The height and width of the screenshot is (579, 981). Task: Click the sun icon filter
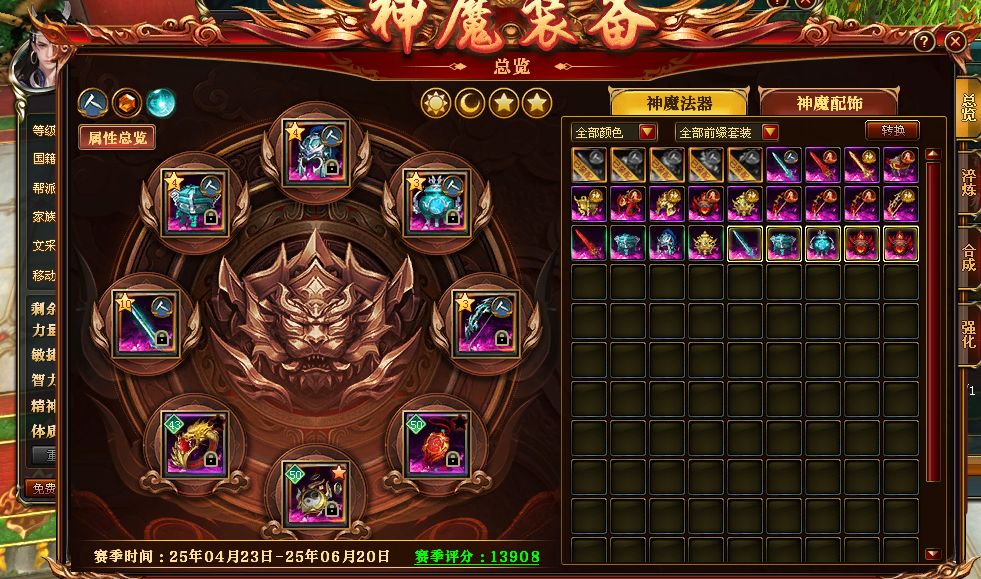pos(436,102)
